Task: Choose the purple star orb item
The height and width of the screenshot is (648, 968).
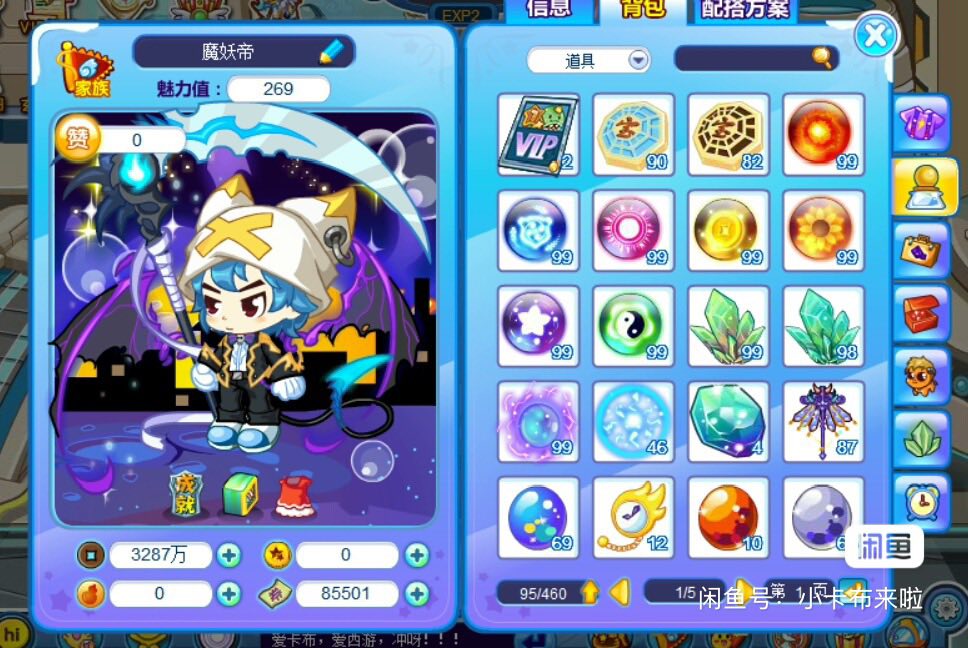Action: pos(538,325)
